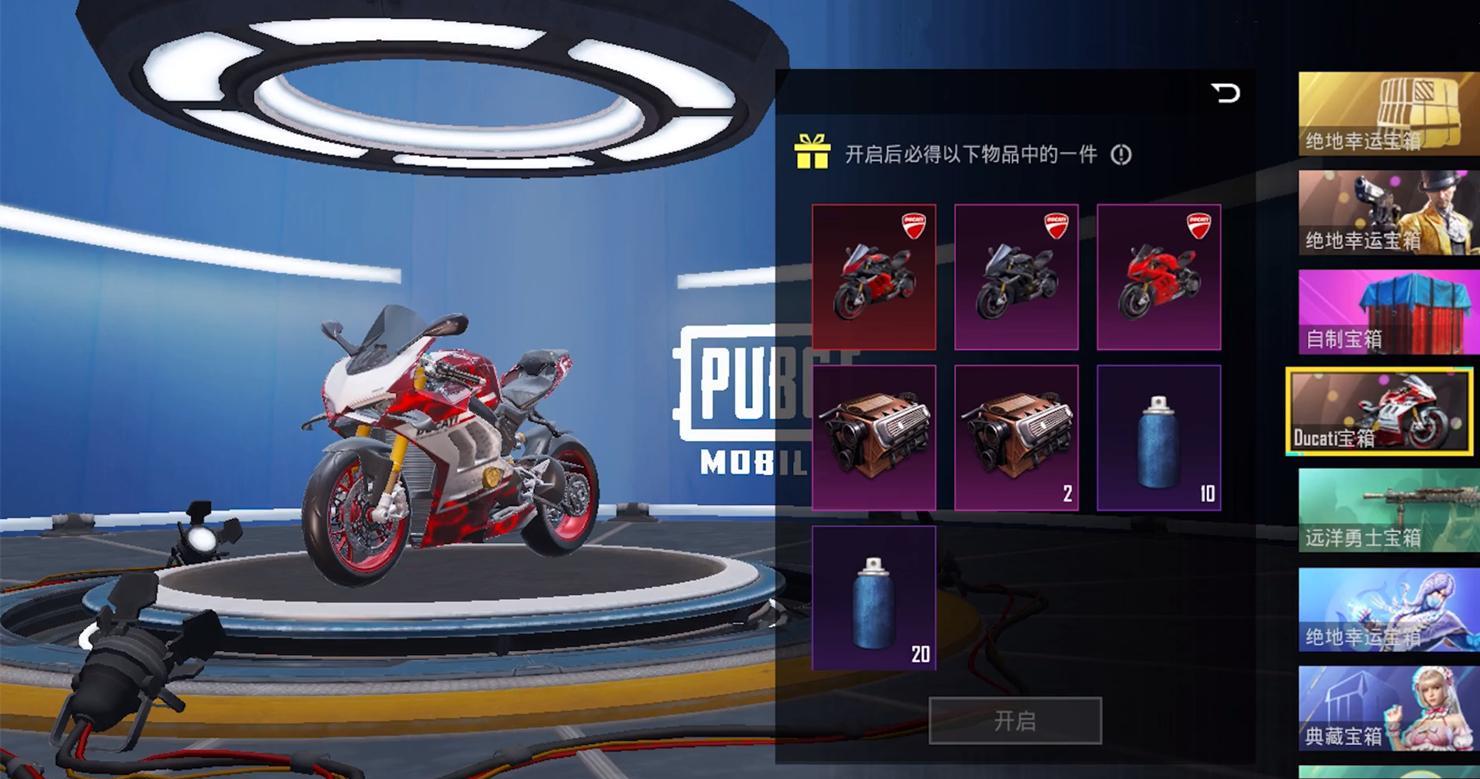Switch to the 自制宝箱 crate

1389,312
